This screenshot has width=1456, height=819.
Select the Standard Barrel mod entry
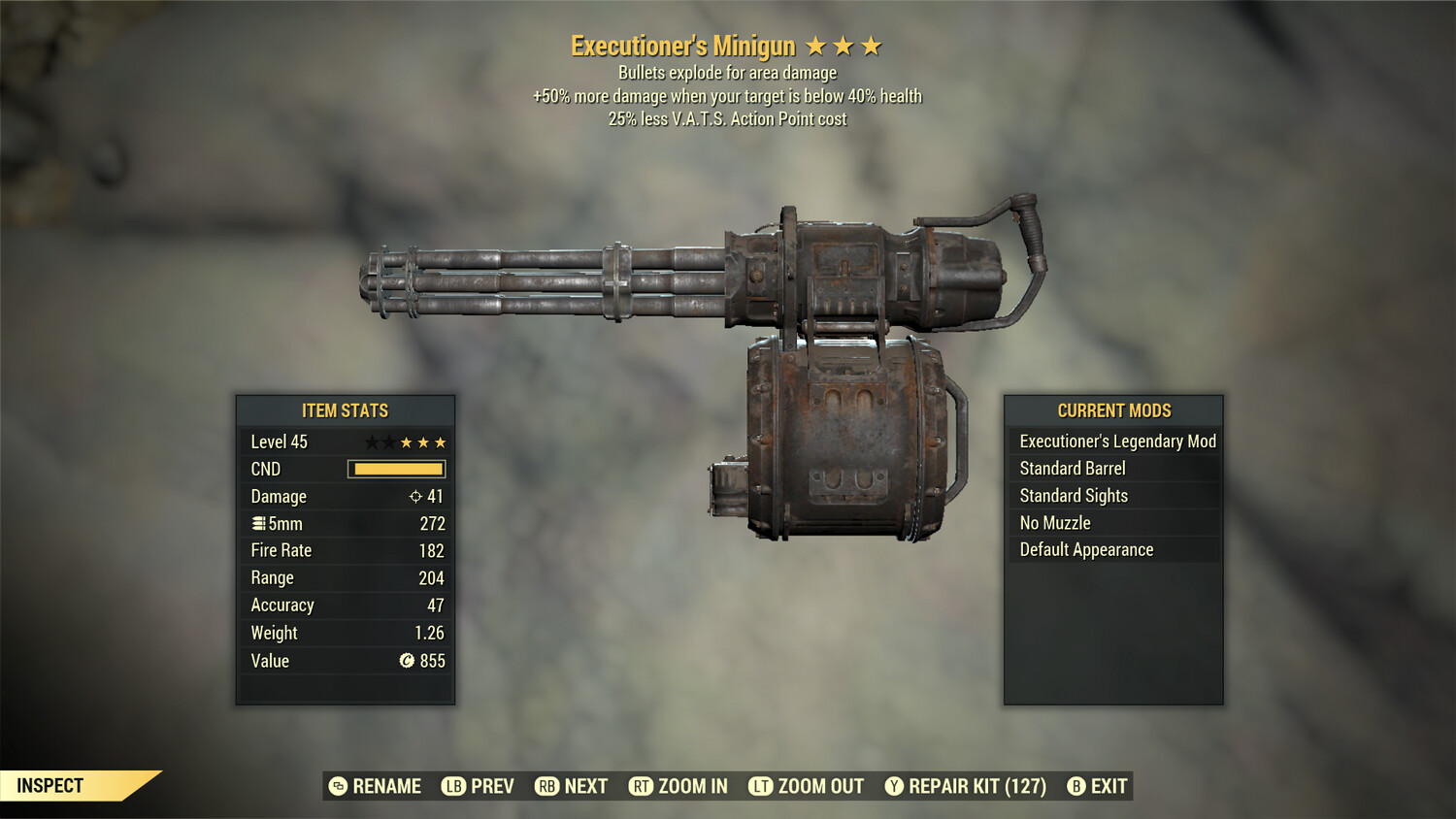(1071, 468)
